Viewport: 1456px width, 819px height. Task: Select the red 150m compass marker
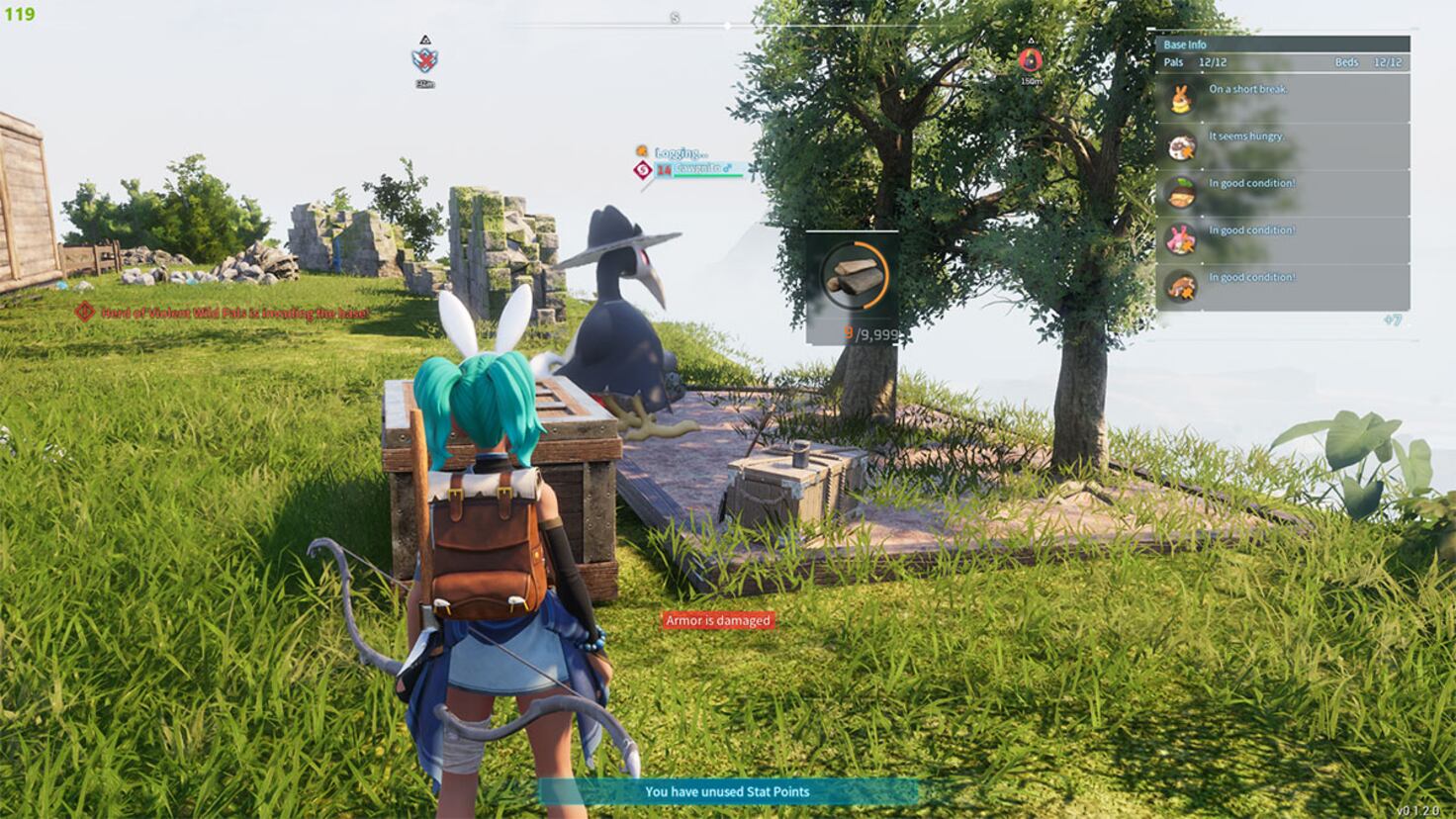[x=1030, y=61]
